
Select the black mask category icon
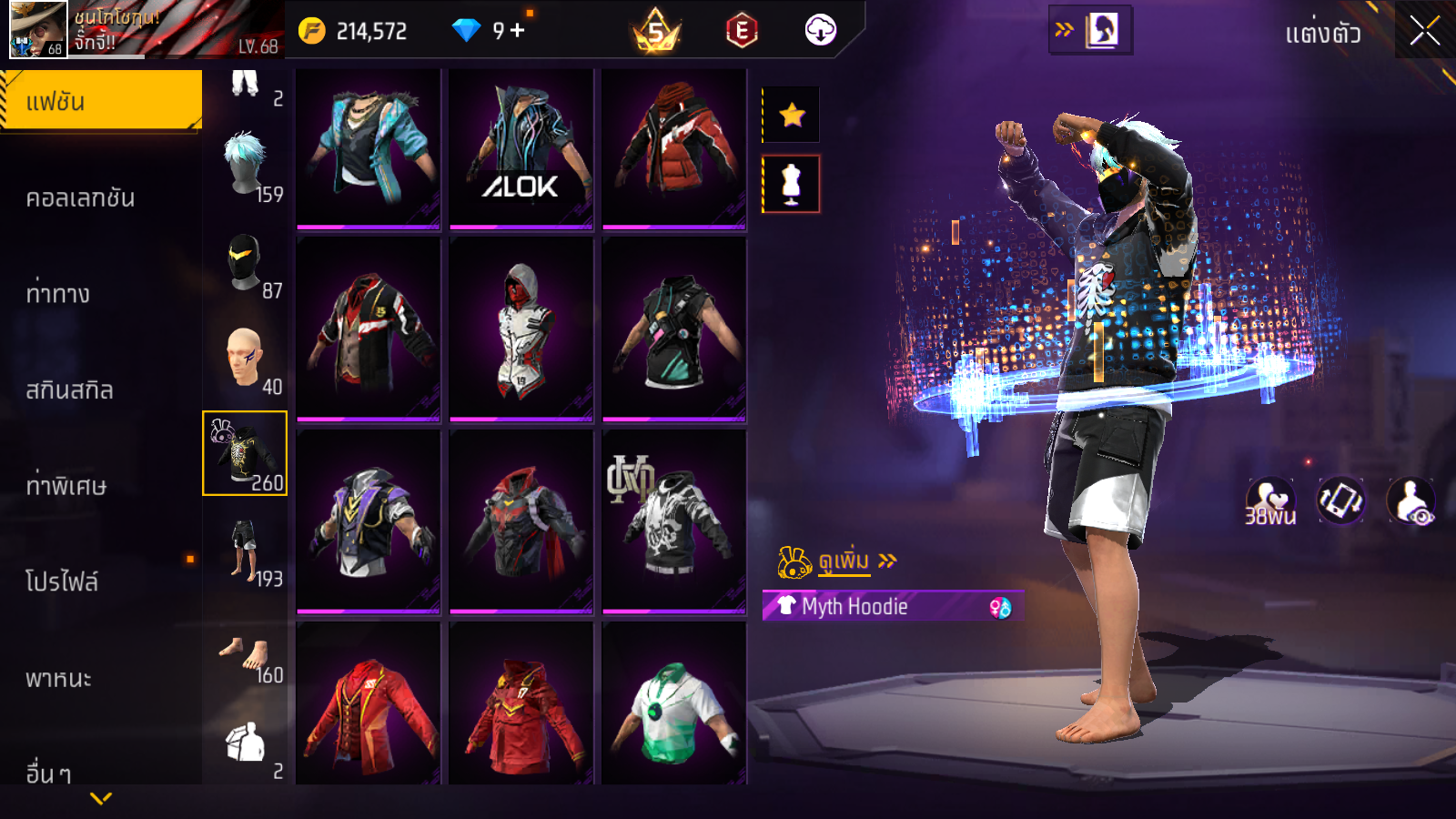coord(245,262)
